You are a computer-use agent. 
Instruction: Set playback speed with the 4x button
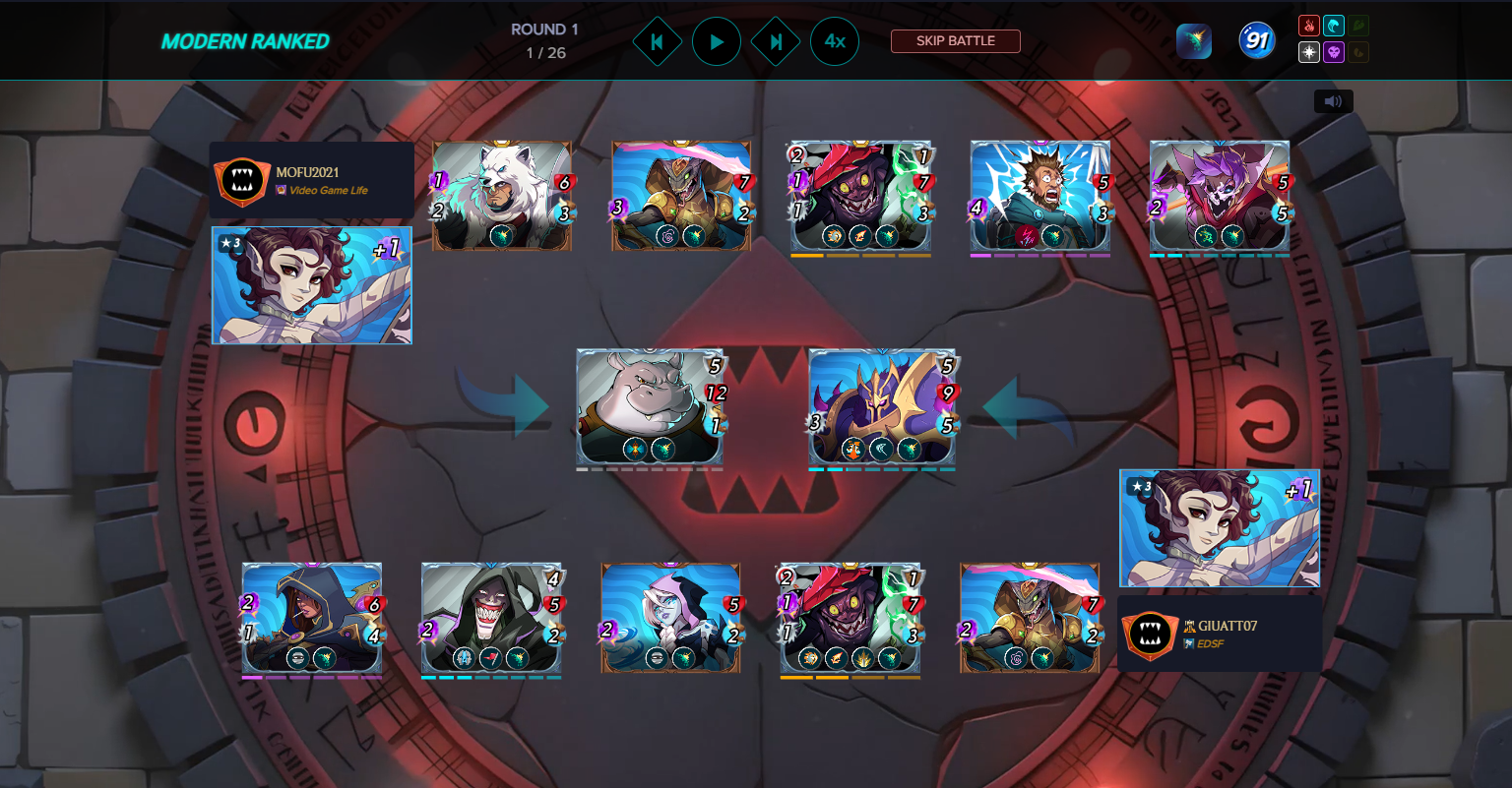pyautogui.click(x=835, y=41)
